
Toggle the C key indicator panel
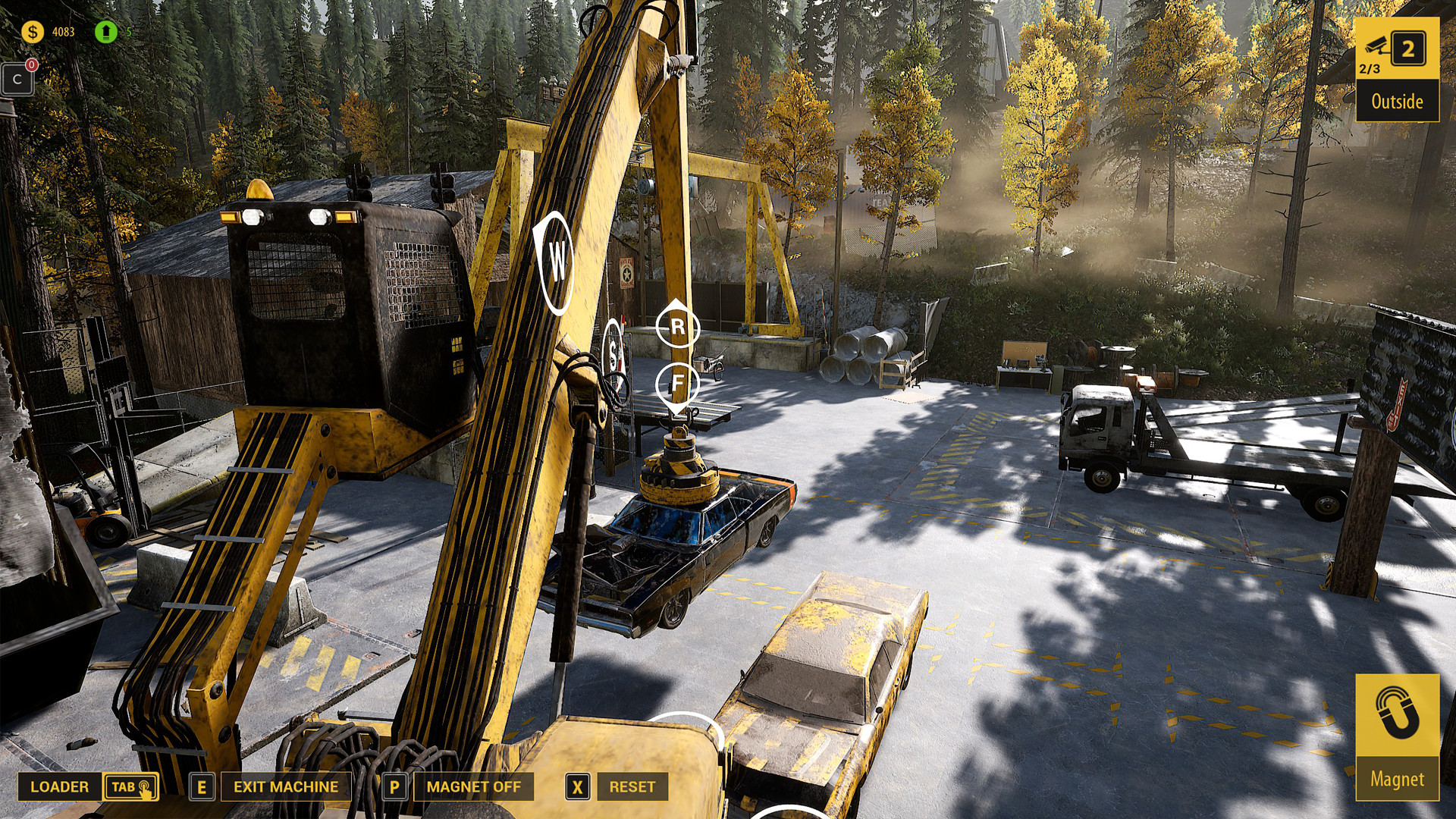tap(17, 78)
